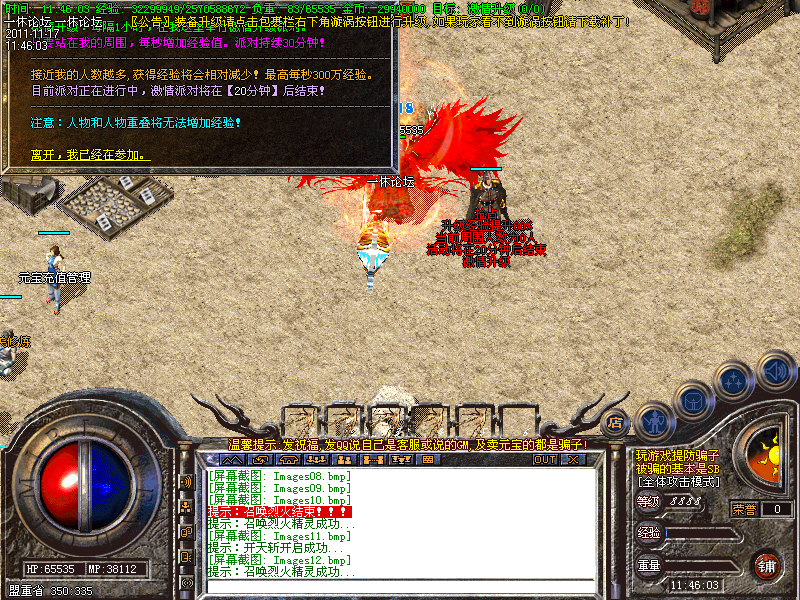Choose the yellow "离开，我已经在参加" dialogue option
This screenshot has height=600, width=800.
point(90,155)
